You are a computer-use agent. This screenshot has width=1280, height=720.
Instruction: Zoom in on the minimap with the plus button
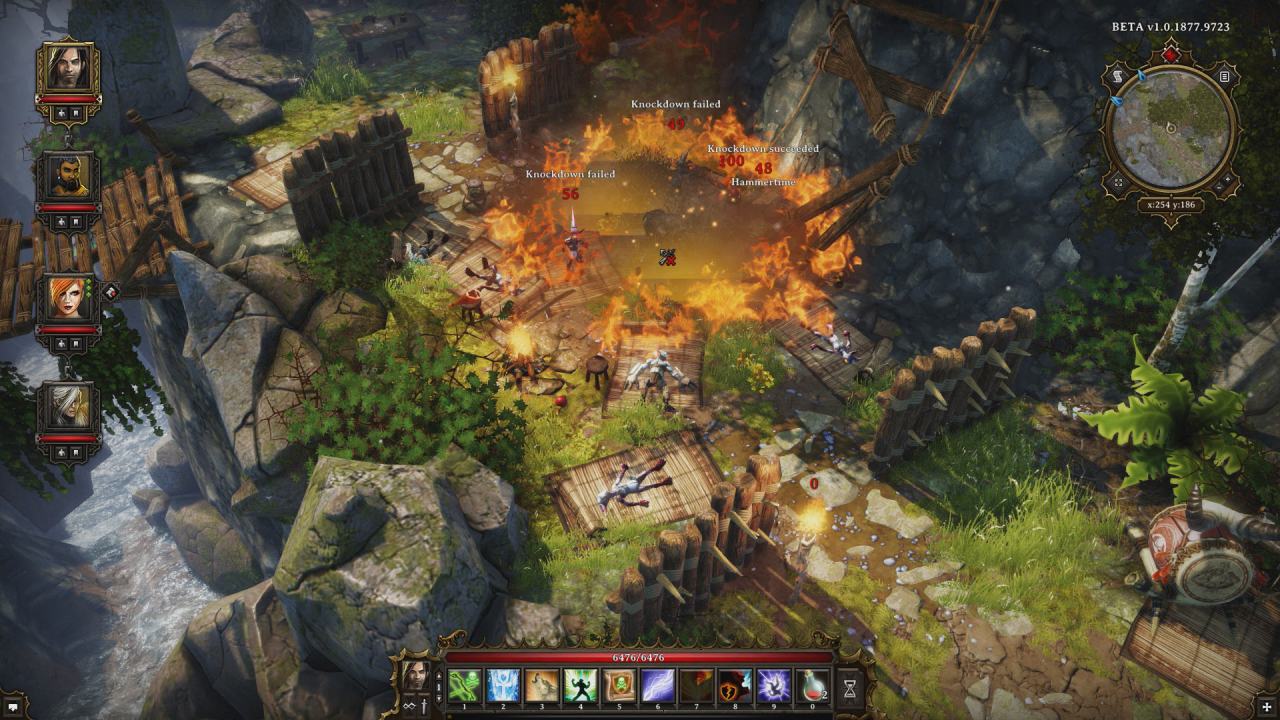coord(1228,179)
